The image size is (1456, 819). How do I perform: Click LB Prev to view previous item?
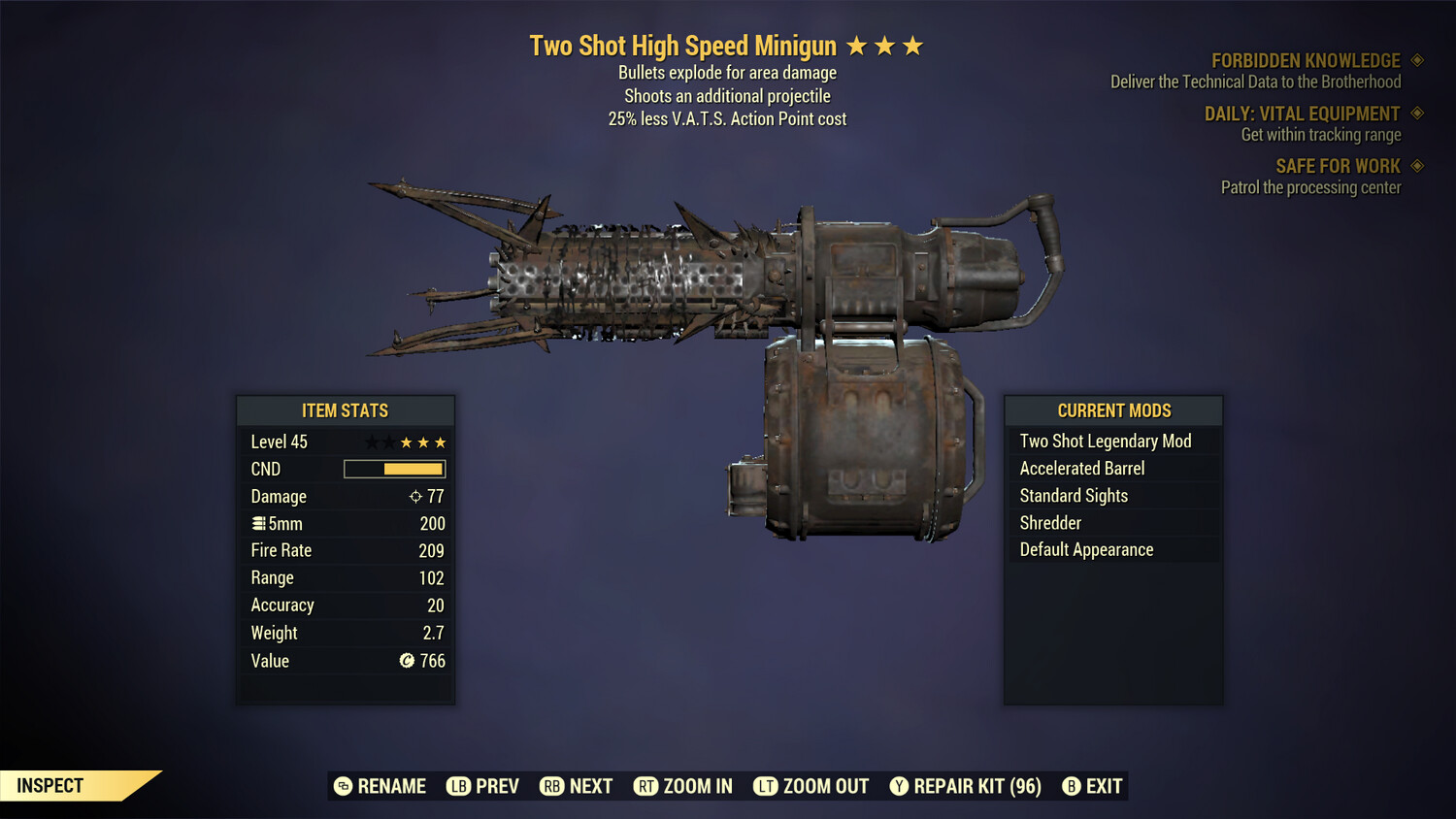click(x=457, y=786)
